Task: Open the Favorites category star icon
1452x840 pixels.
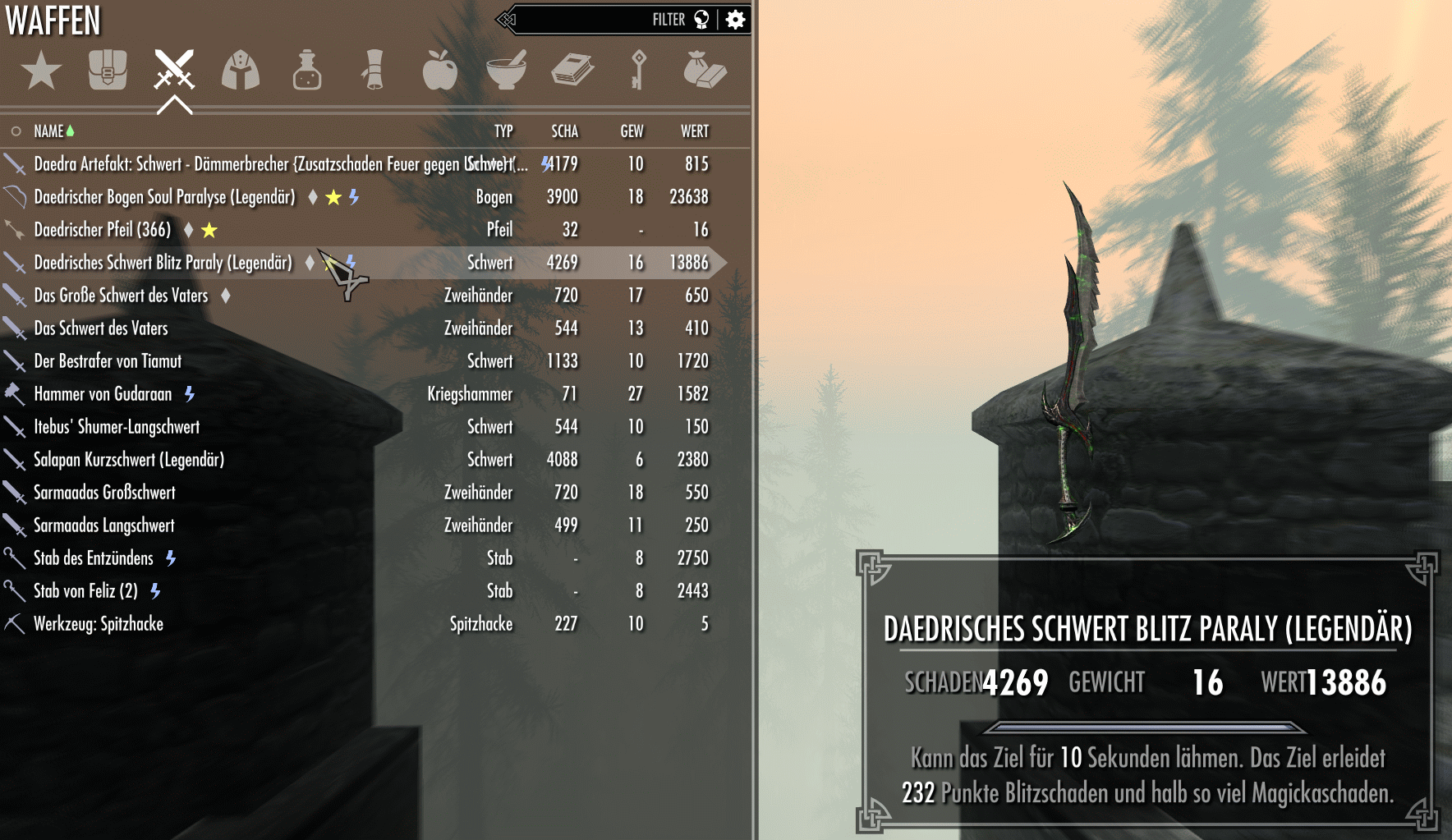Action: 41,72
